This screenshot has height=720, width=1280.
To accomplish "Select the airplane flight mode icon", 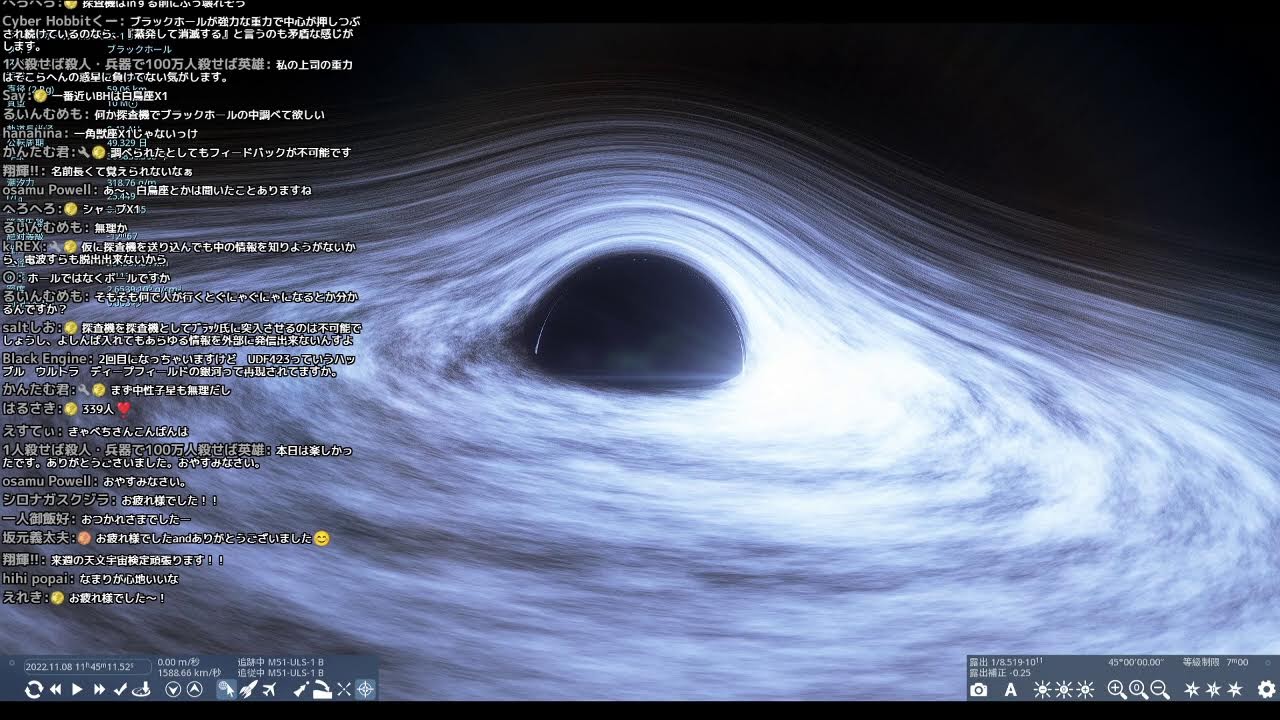I will (270, 690).
